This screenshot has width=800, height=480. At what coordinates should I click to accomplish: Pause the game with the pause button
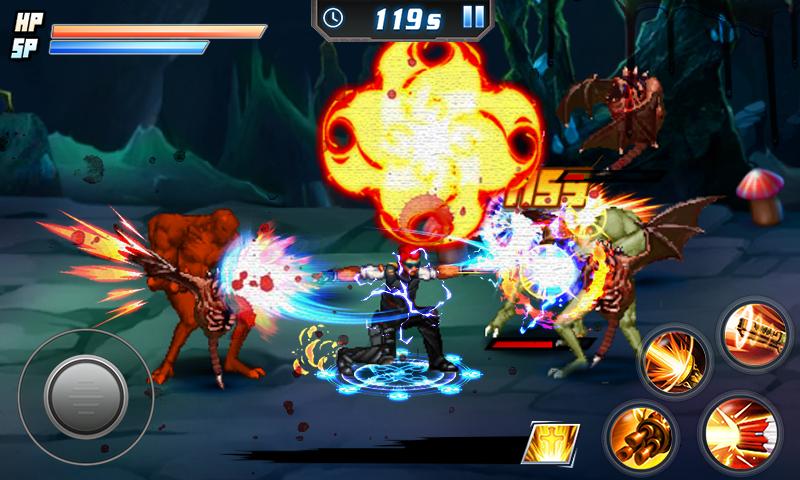pos(474,16)
